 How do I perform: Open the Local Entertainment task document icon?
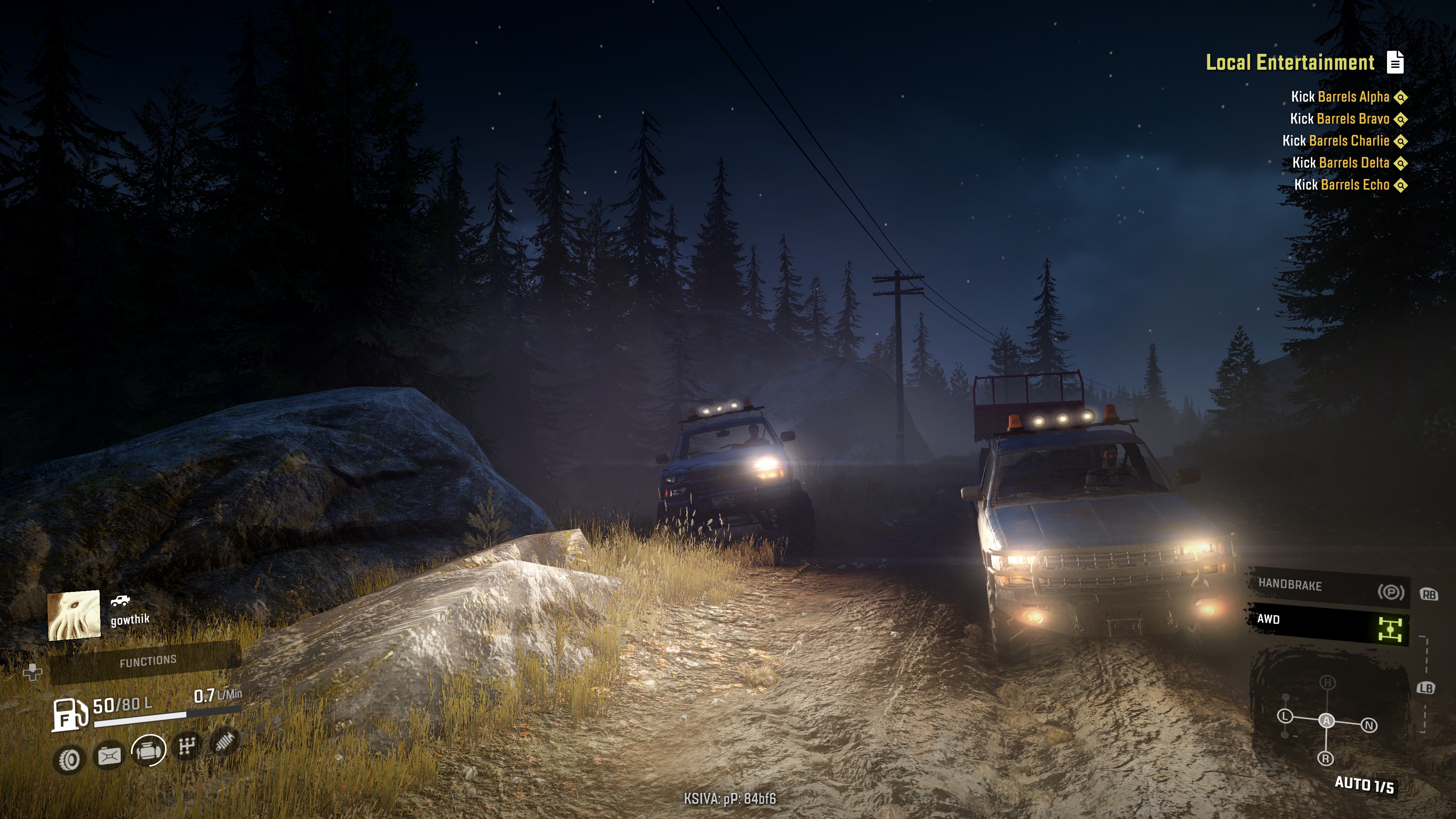[1395, 63]
